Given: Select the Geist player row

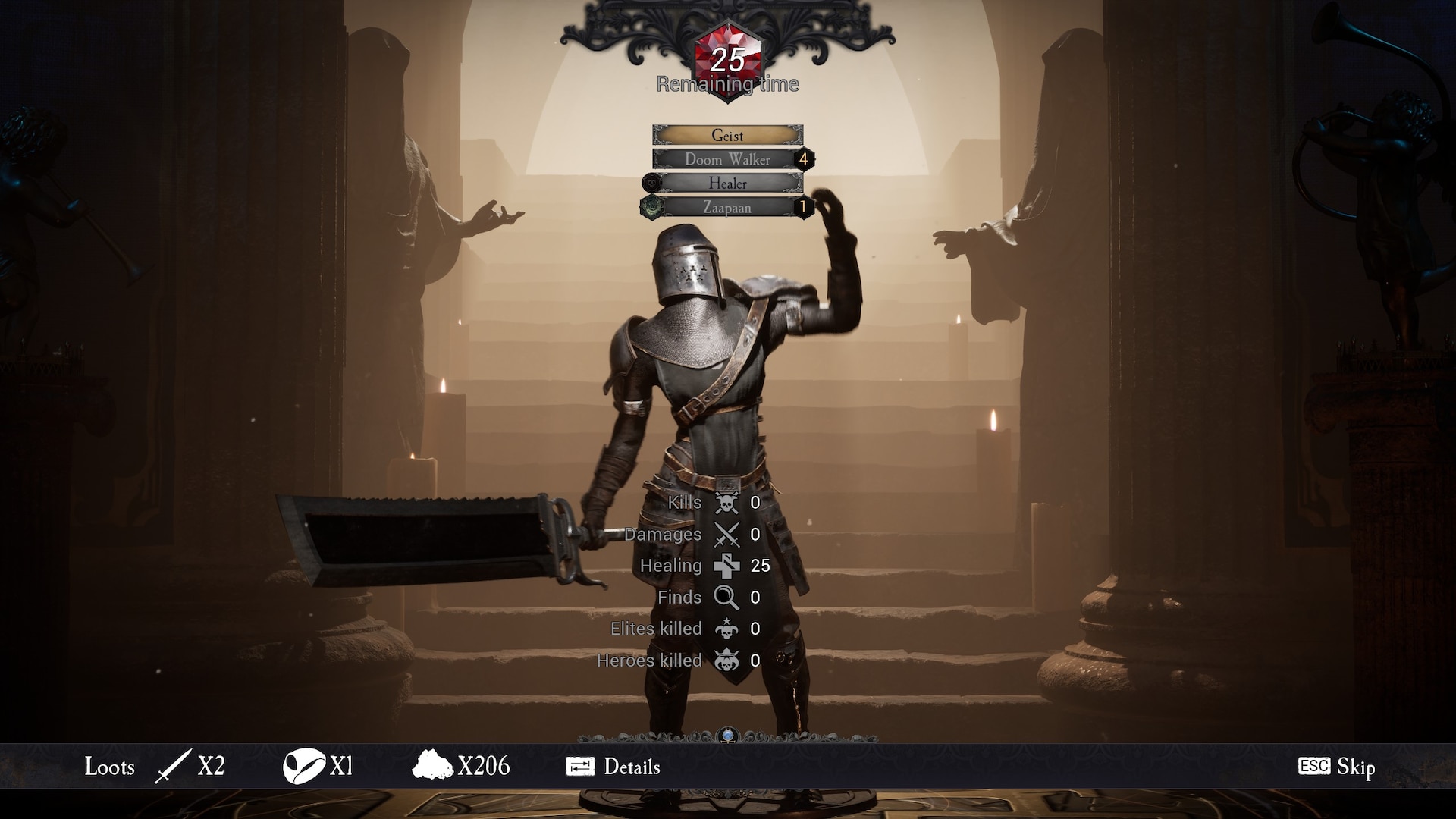Looking at the screenshot, I should click(x=727, y=135).
